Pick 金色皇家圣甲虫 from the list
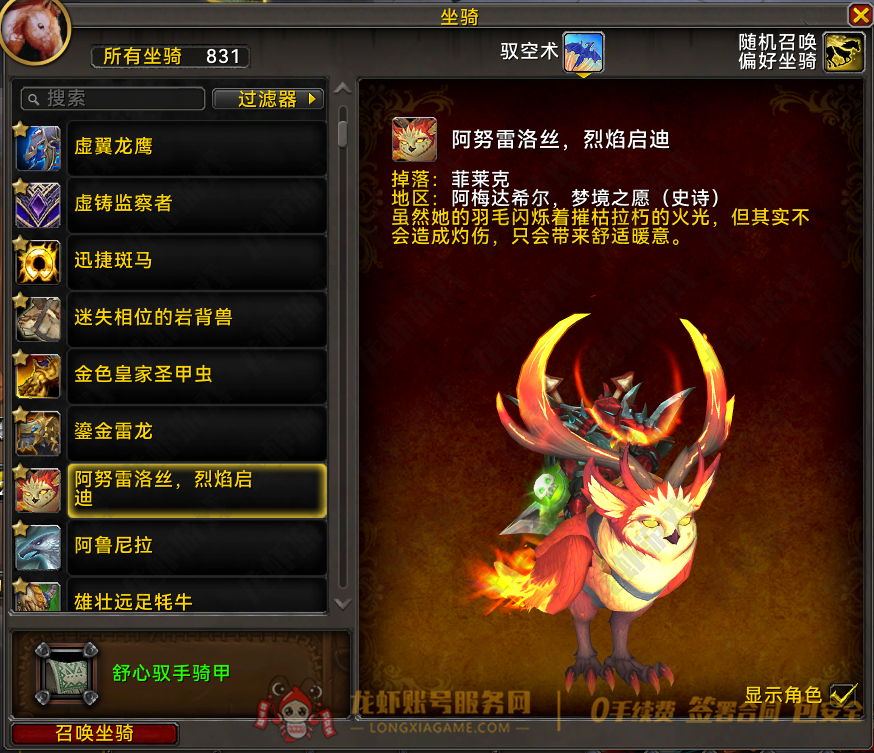Viewport: 874px width, 753px height. pyautogui.click(x=197, y=375)
